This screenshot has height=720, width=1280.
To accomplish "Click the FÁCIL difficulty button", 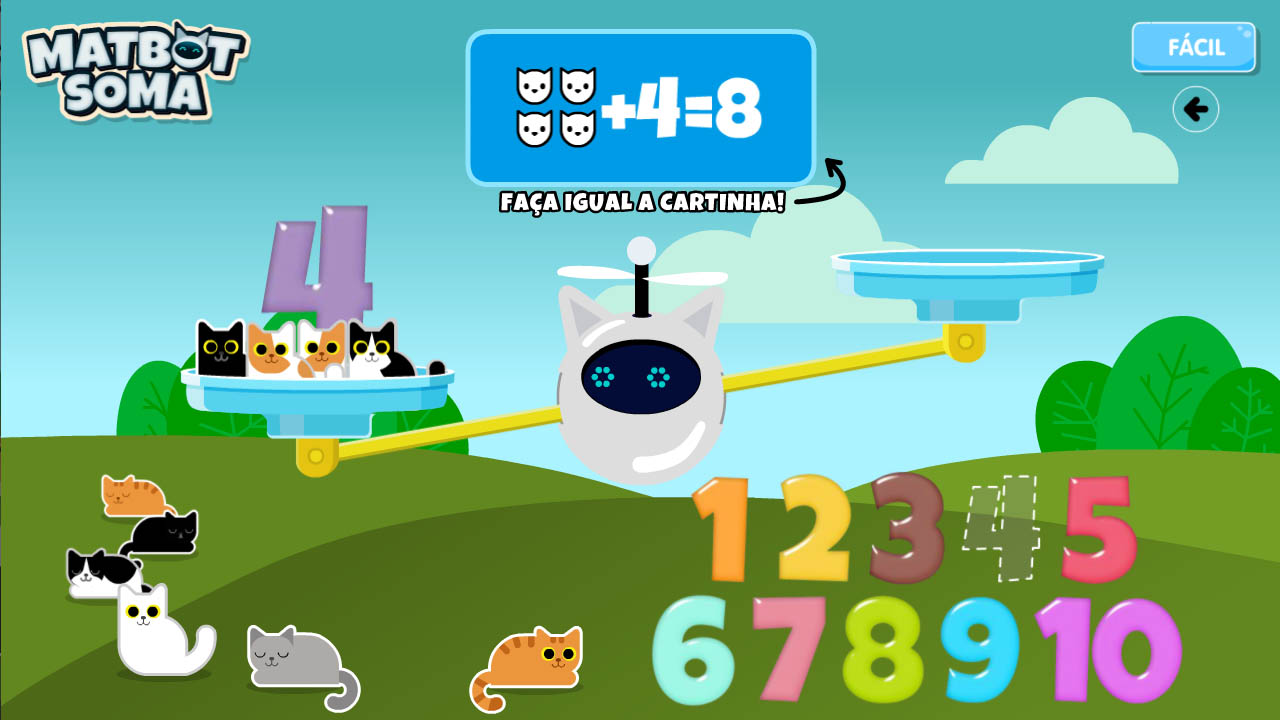I will tap(1193, 46).
